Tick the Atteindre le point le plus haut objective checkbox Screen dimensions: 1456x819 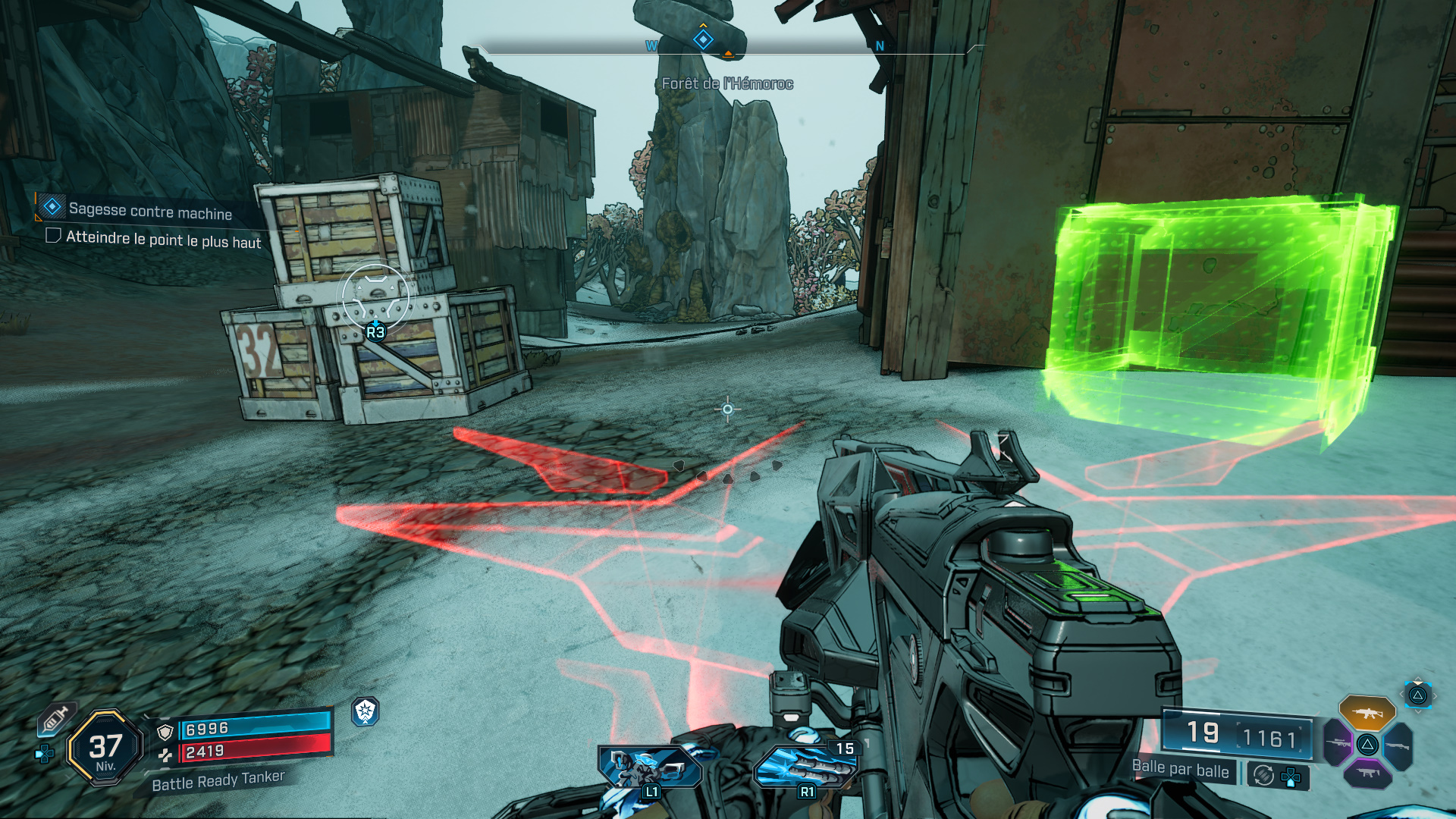click(x=53, y=236)
